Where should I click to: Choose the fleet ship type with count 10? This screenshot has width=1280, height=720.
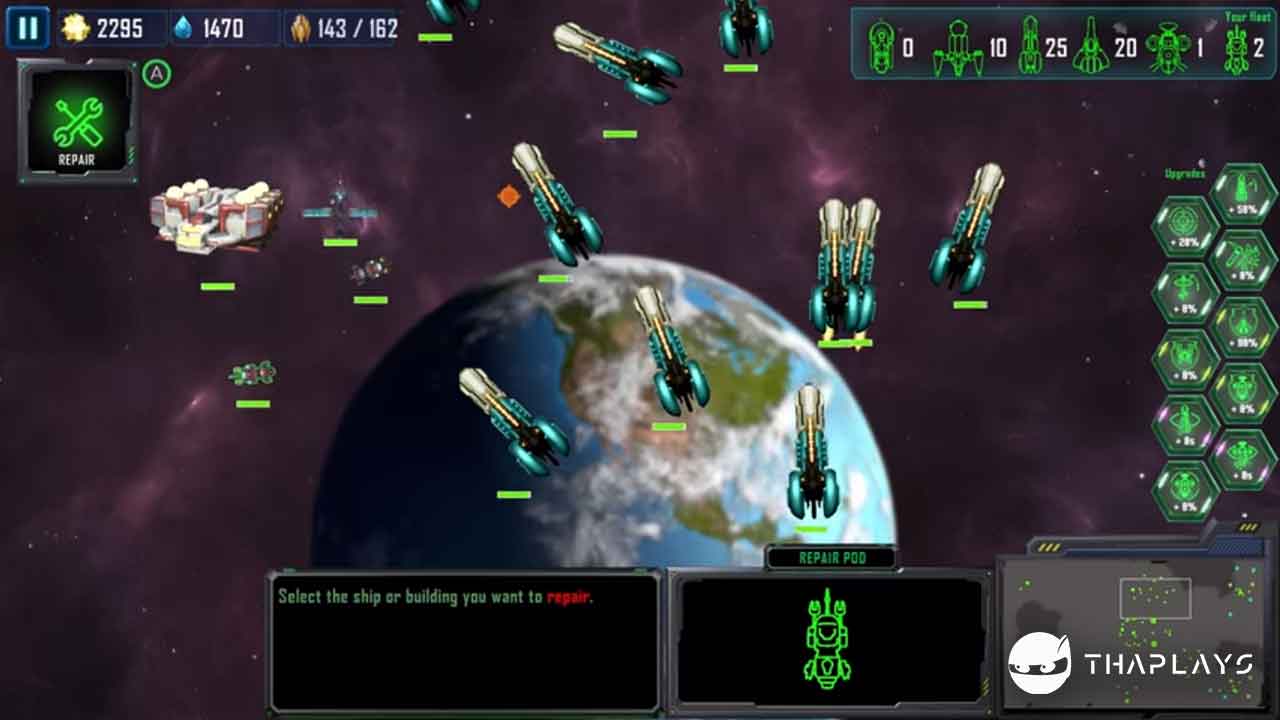(x=958, y=49)
